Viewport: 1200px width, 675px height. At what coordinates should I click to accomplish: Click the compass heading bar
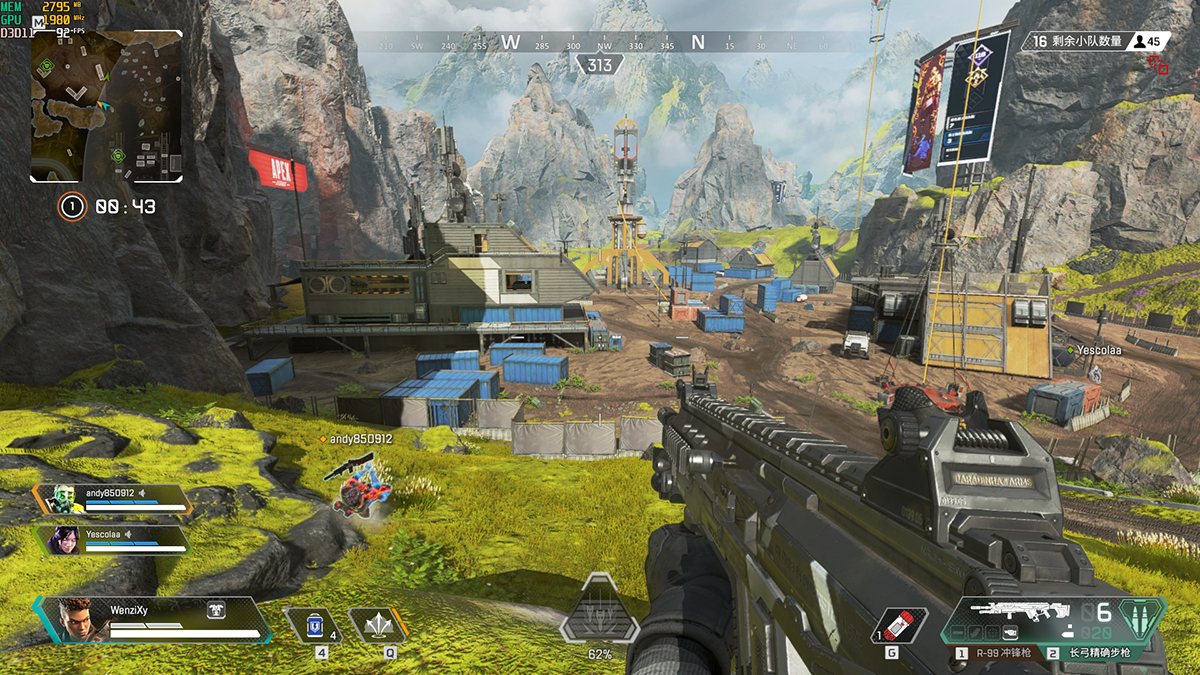(599, 42)
